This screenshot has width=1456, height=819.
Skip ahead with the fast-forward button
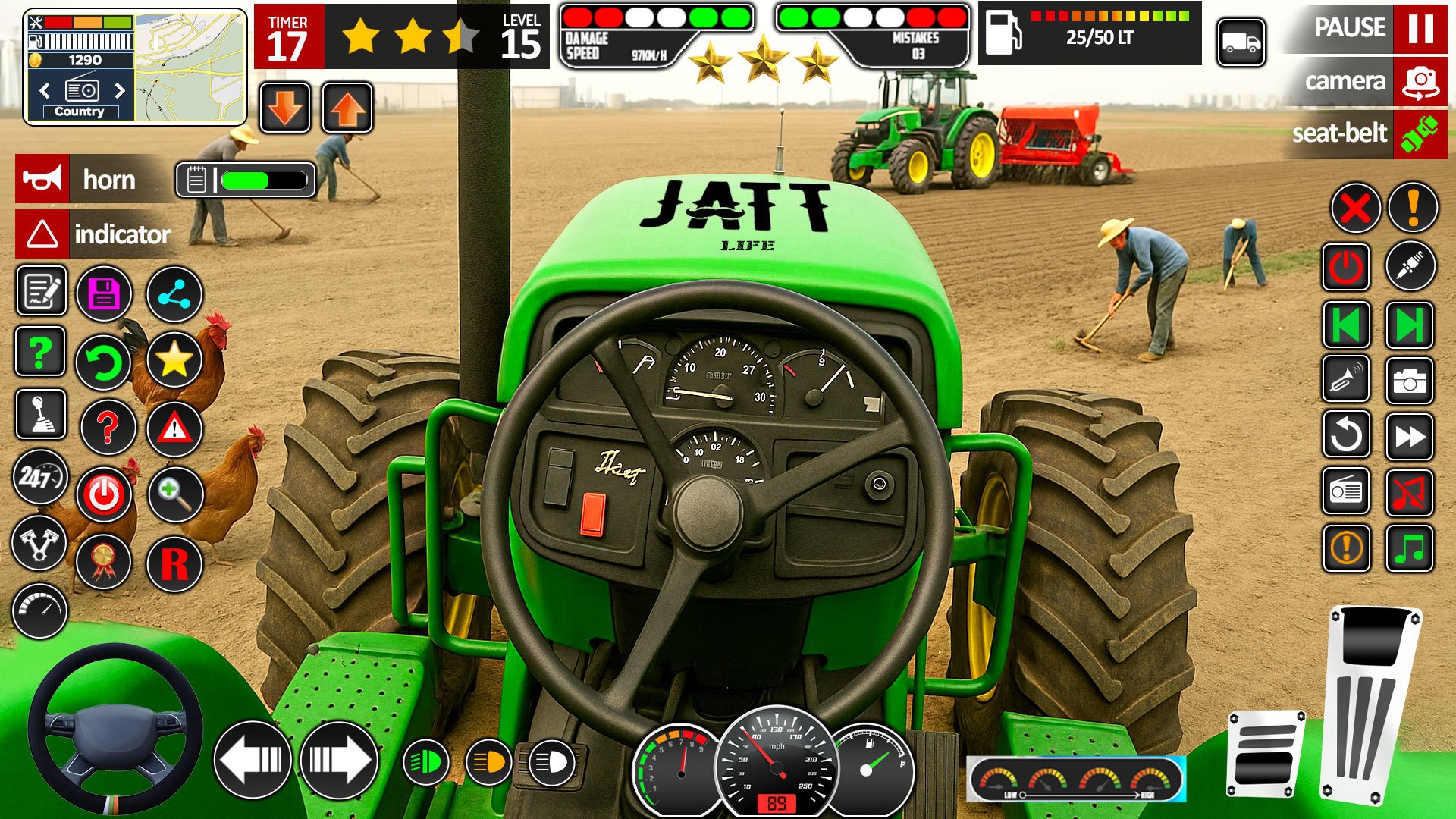[1409, 436]
